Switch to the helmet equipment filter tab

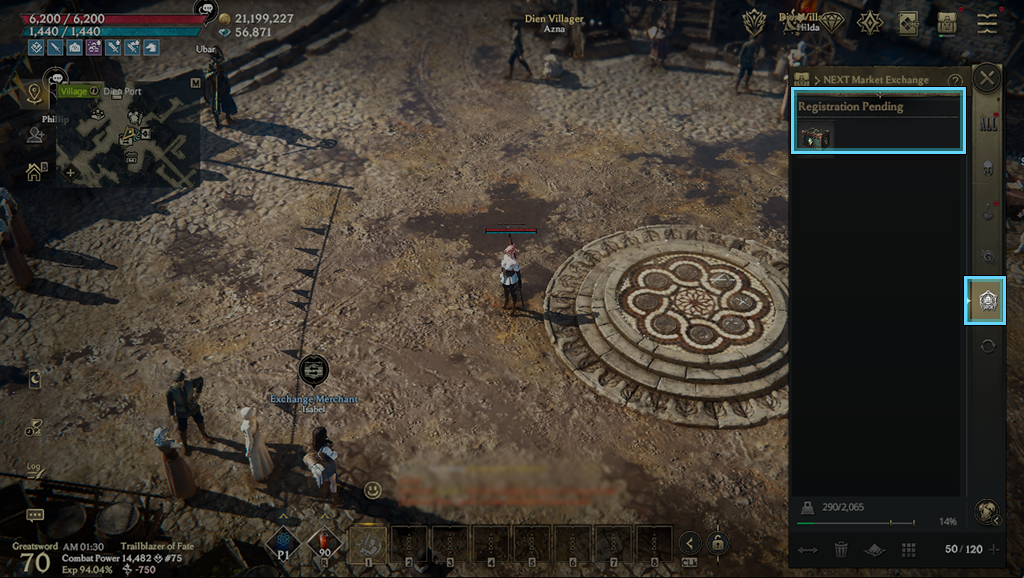coord(988,168)
